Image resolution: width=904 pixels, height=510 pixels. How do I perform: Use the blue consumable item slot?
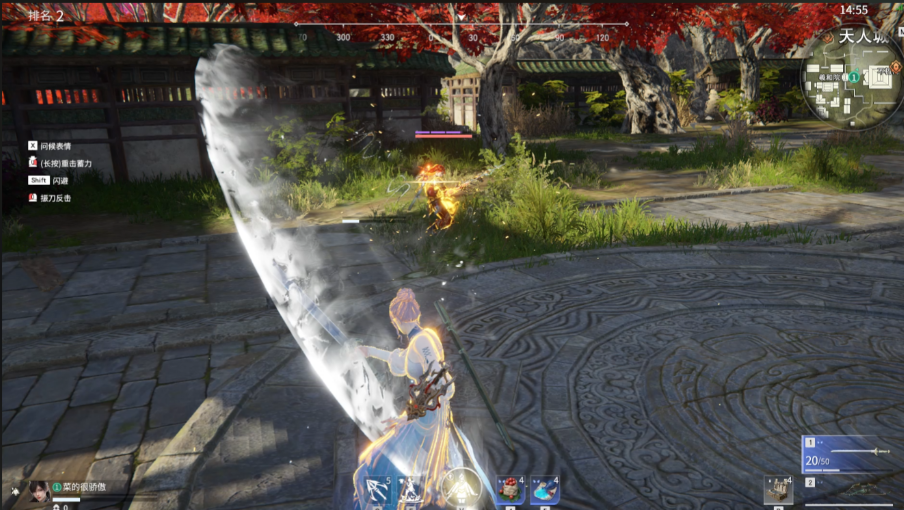click(x=544, y=489)
